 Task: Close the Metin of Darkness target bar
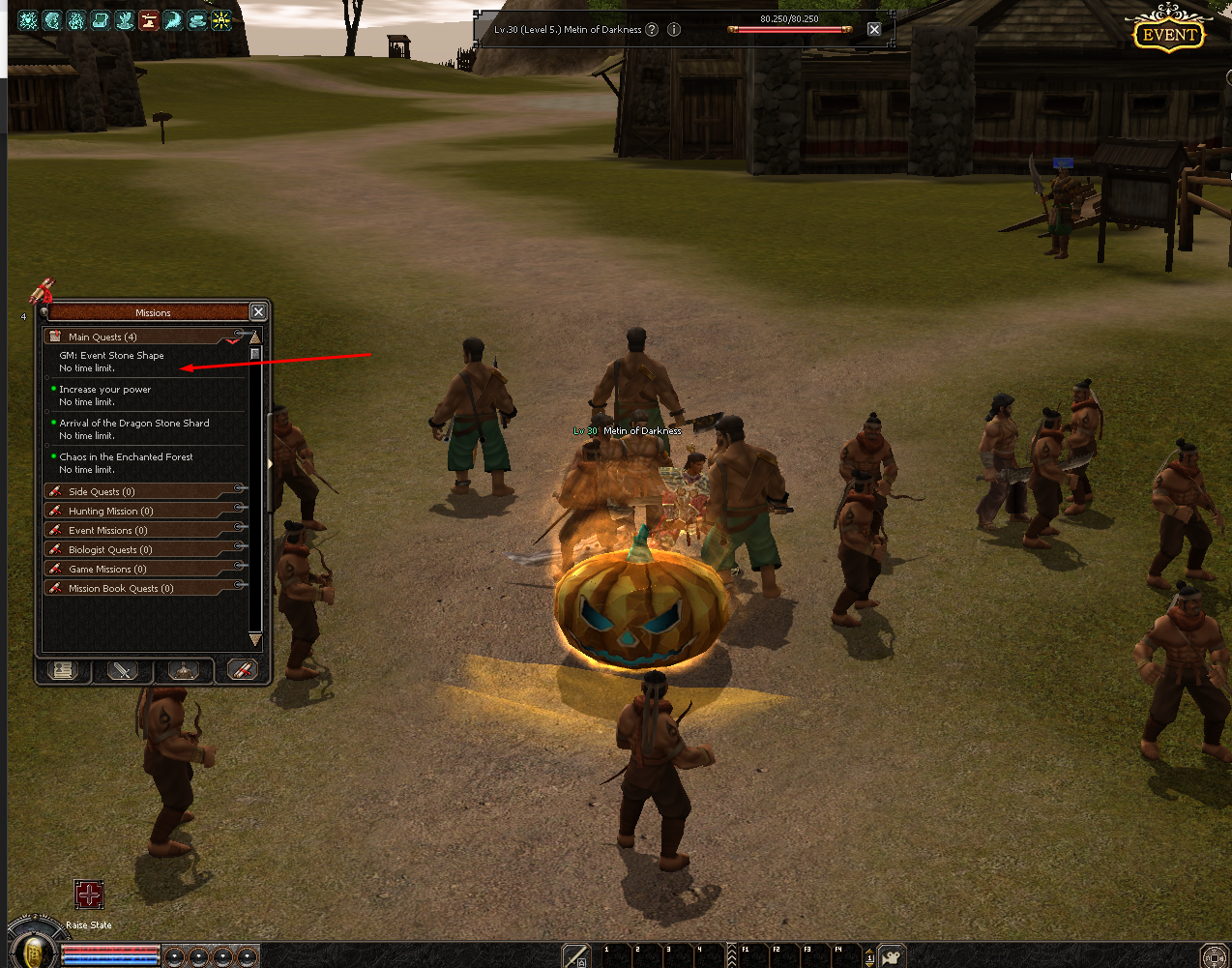click(x=874, y=29)
